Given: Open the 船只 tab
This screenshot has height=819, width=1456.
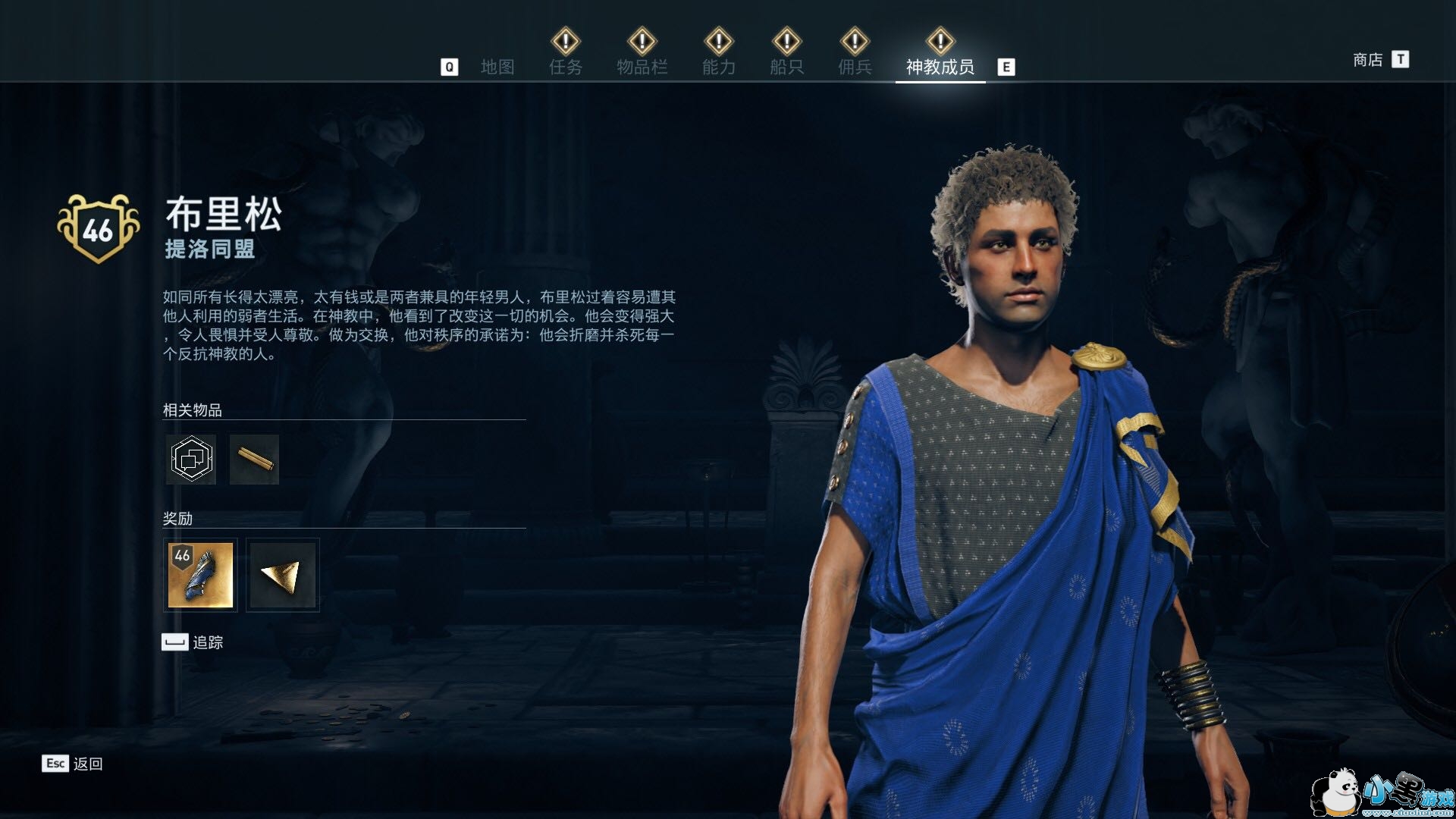Looking at the screenshot, I should [786, 67].
